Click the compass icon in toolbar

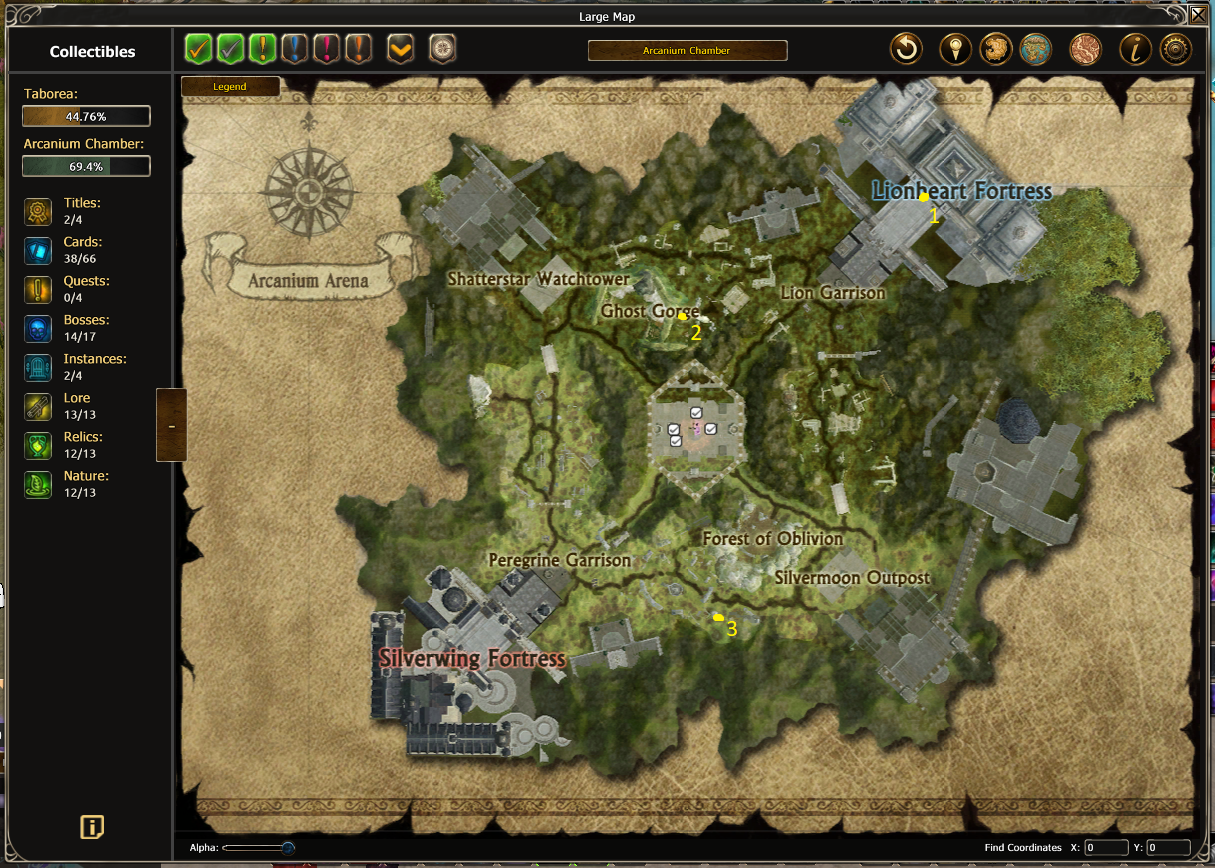pyautogui.click(x=443, y=48)
